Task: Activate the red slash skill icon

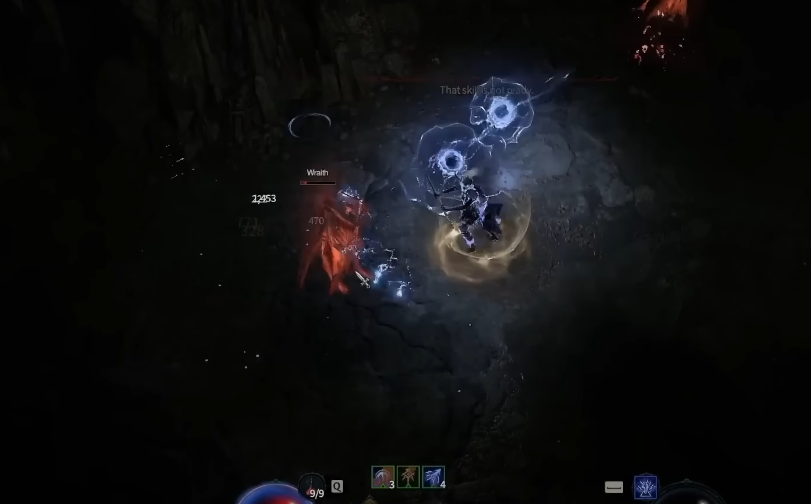Action: point(382,478)
